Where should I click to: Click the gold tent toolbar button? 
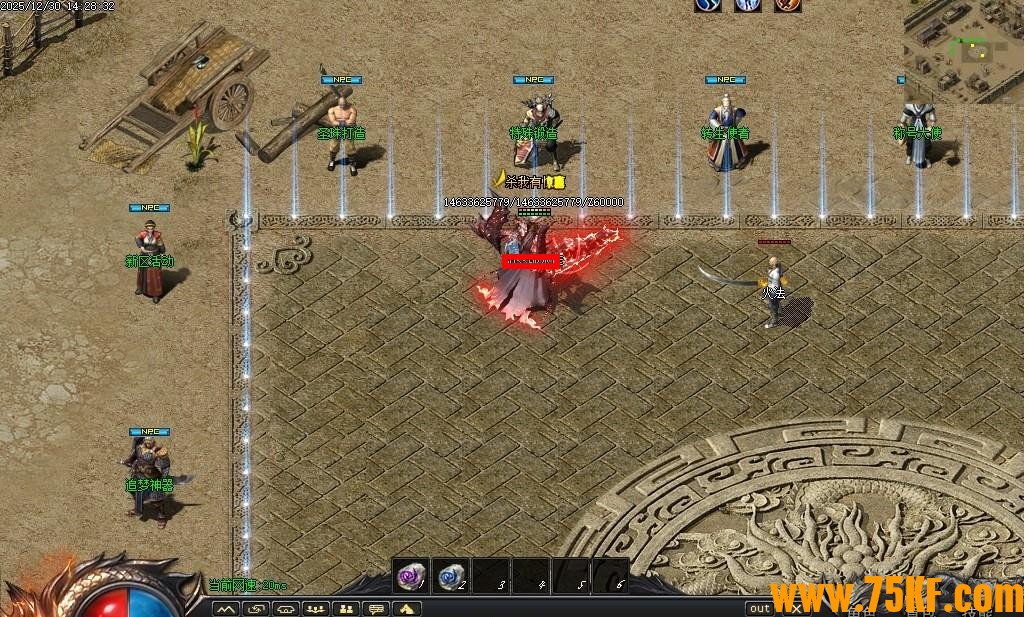tap(407, 608)
